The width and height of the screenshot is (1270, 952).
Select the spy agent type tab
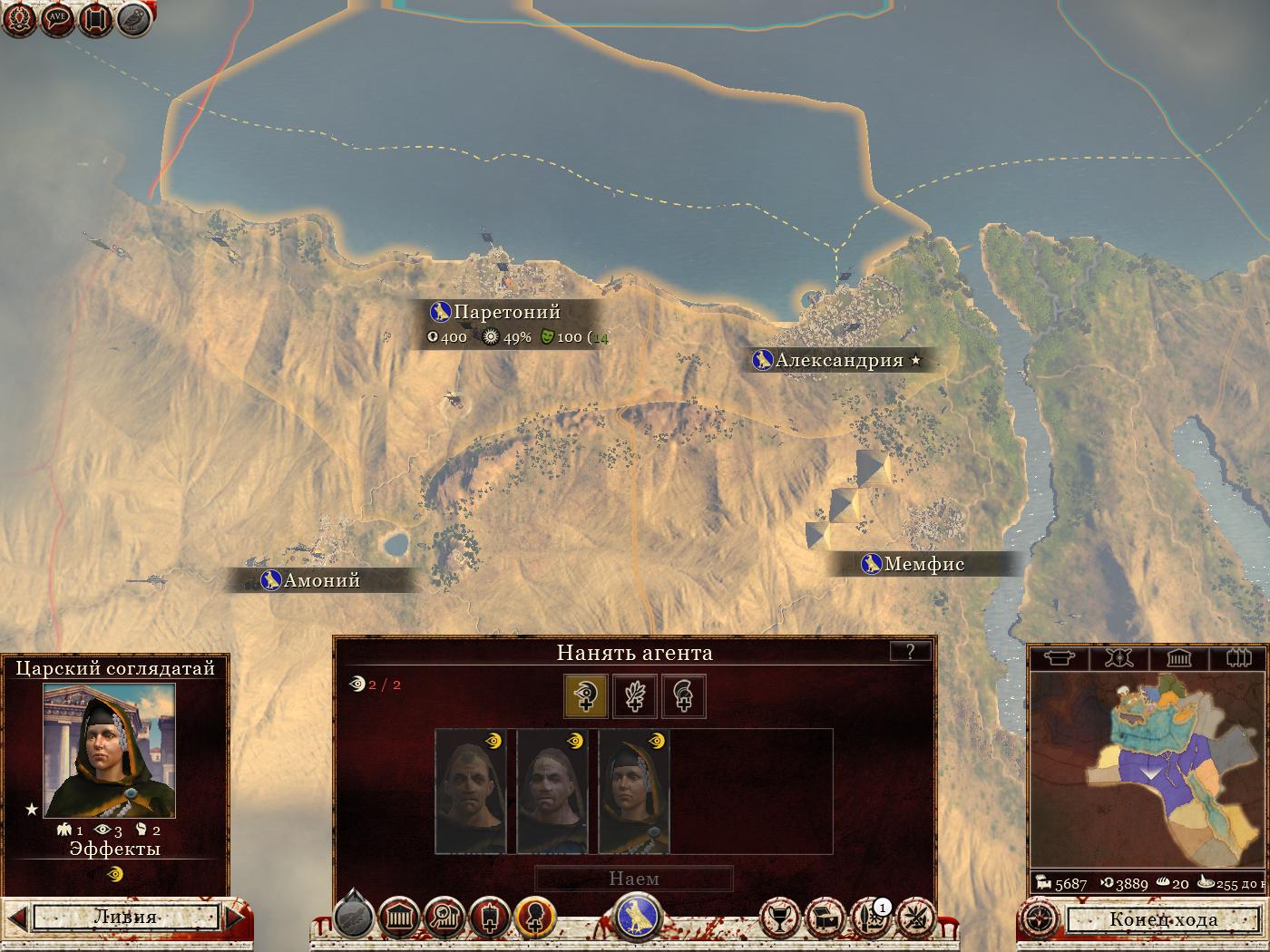(585, 696)
